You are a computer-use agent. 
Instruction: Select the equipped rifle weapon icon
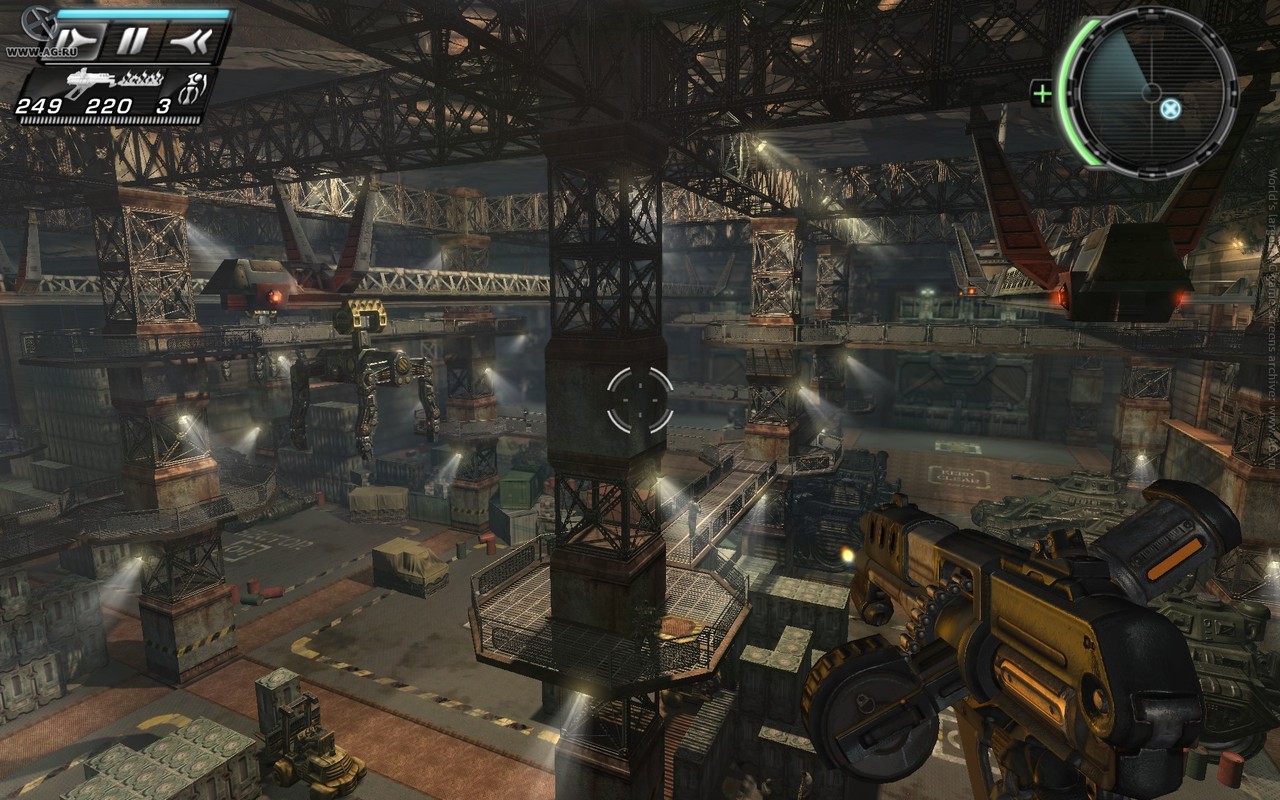point(89,79)
